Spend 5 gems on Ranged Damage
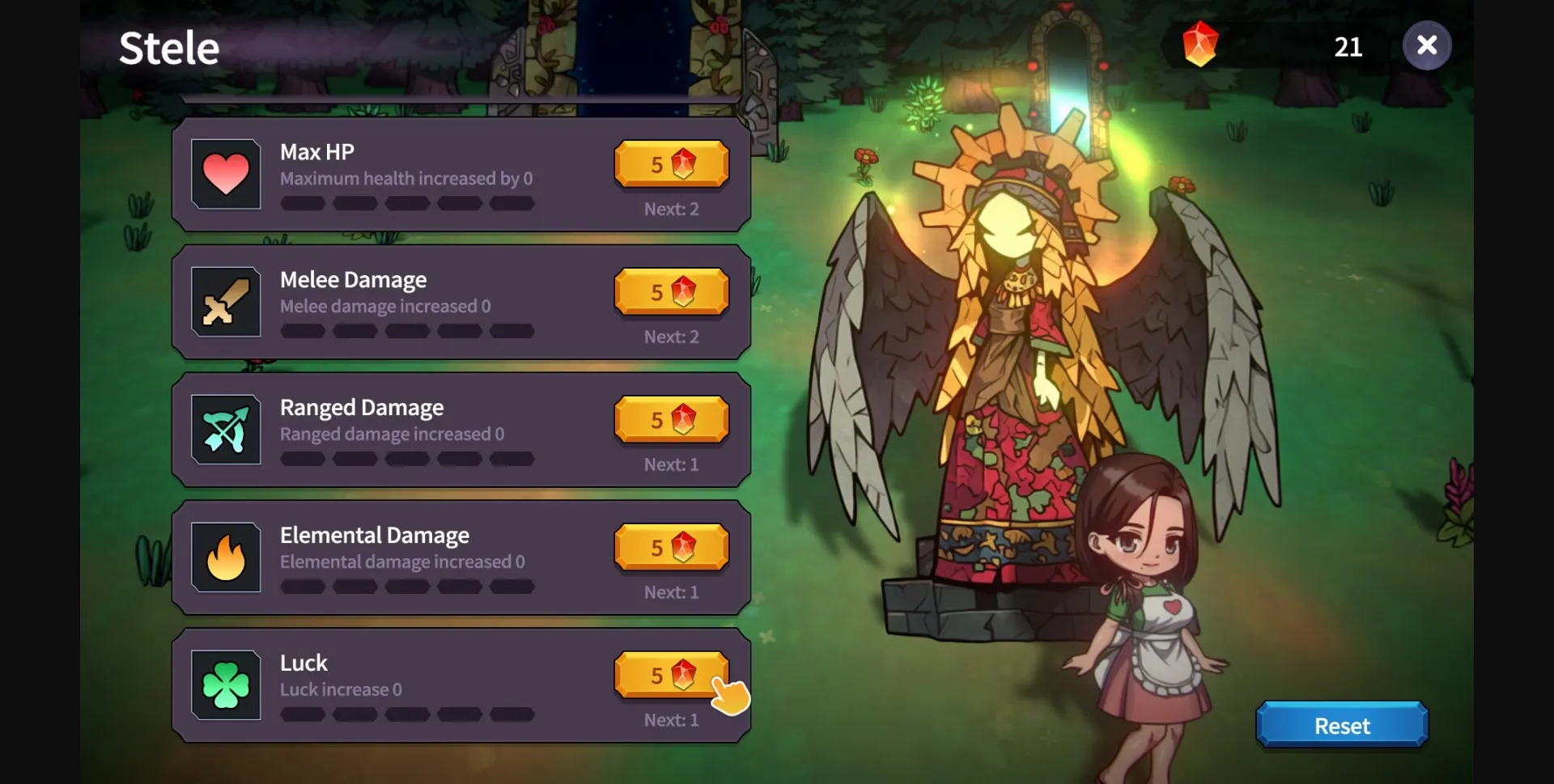This screenshot has height=784, width=1554. pyautogui.click(x=671, y=419)
